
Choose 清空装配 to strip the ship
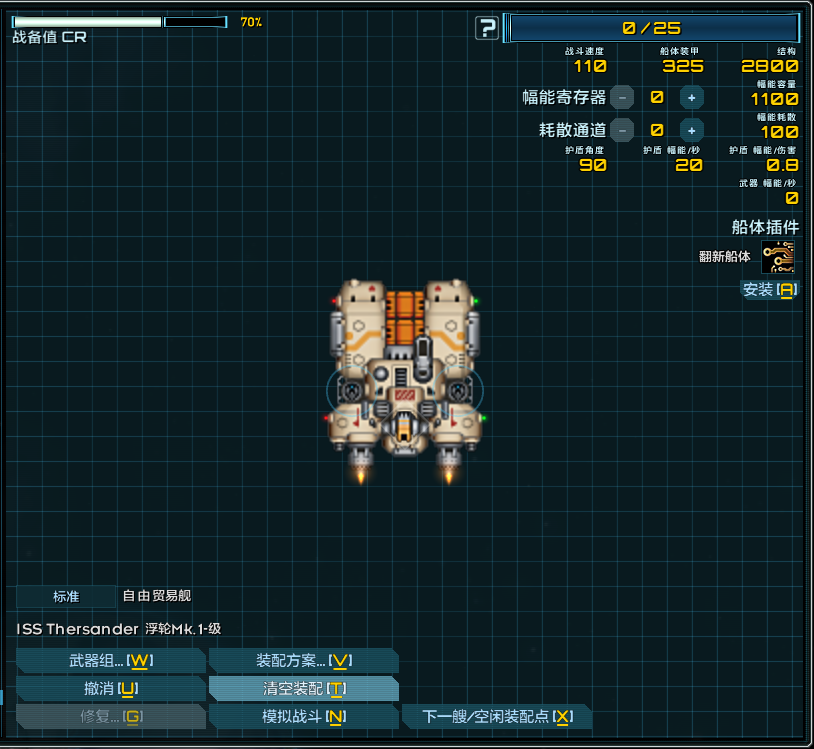303,689
